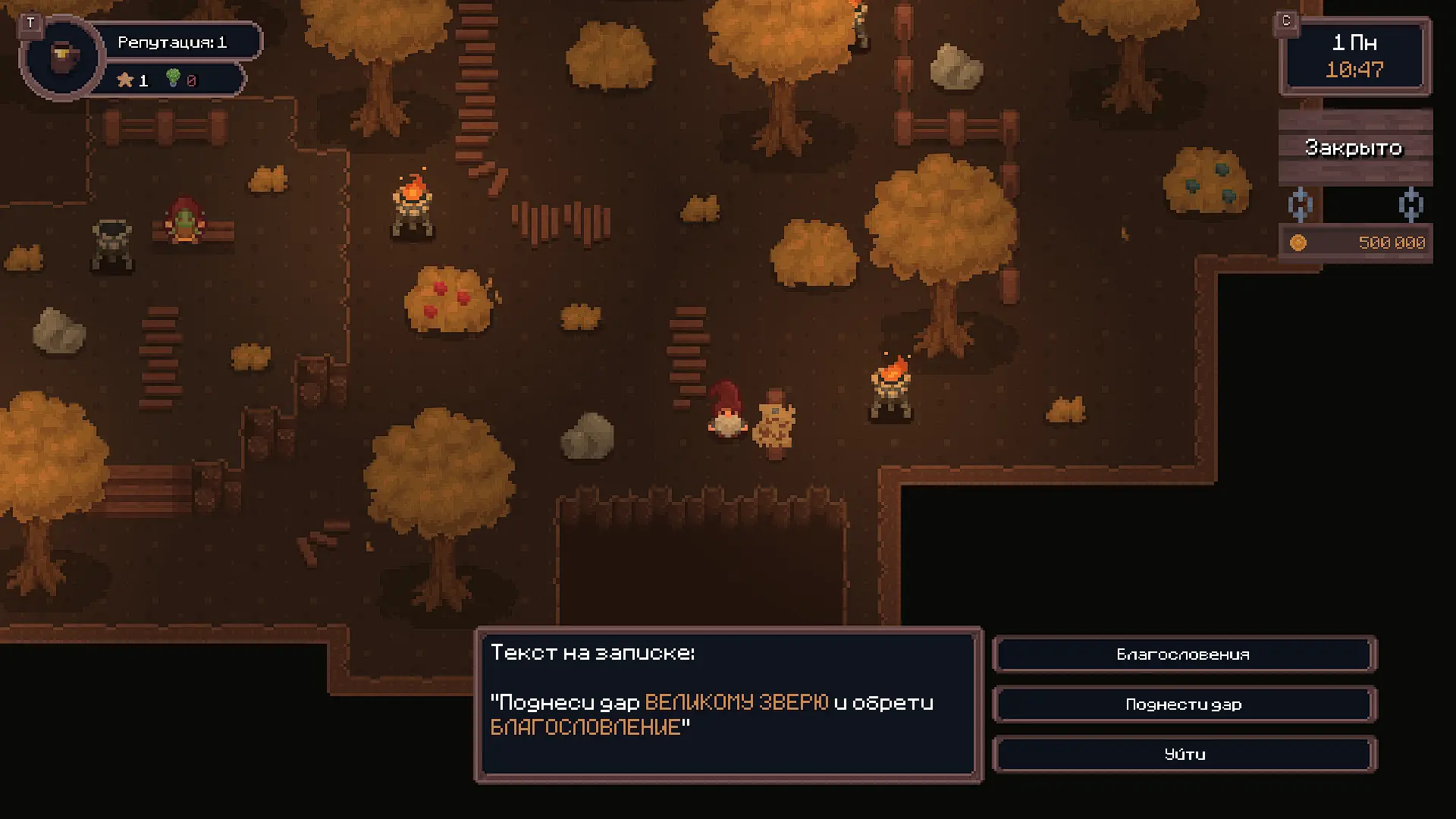
Task: Leave the dialogue with Уйти
Action: pos(1184,755)
